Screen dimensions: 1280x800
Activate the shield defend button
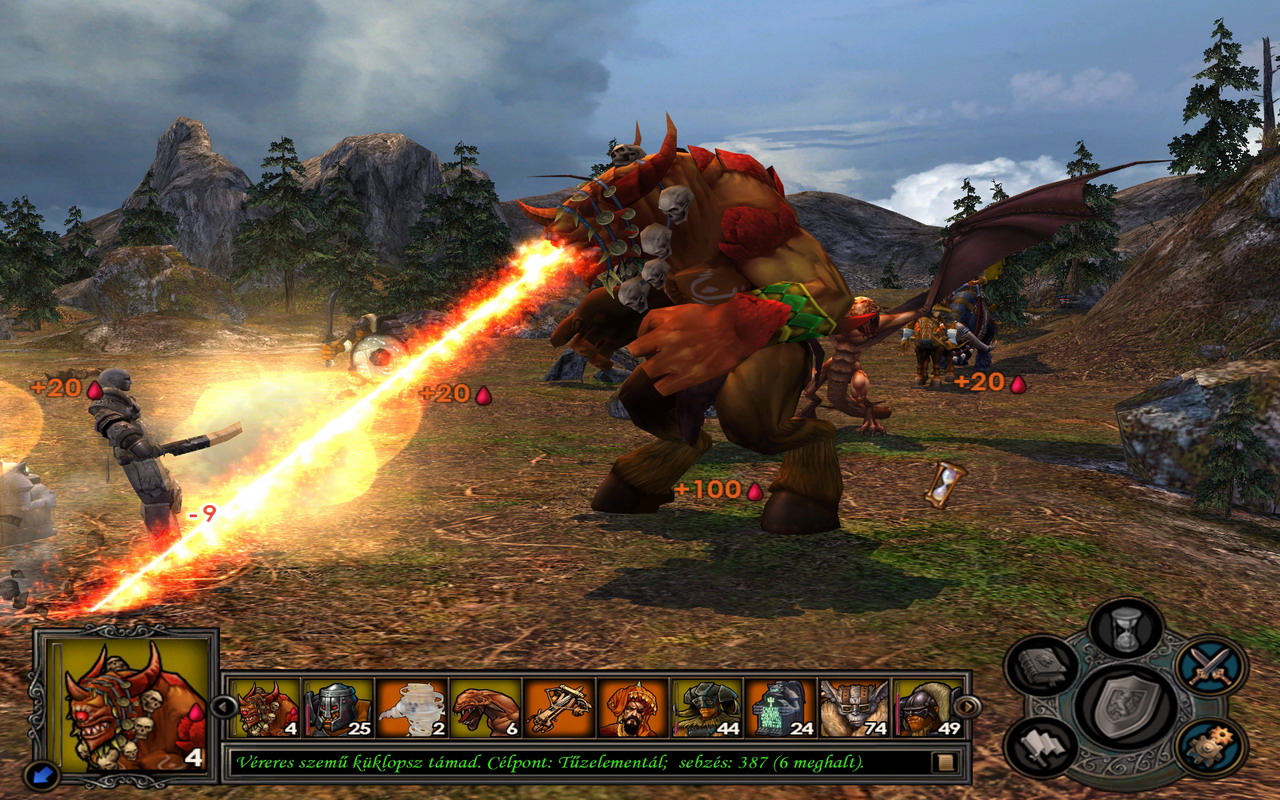tap(1125, 706)
